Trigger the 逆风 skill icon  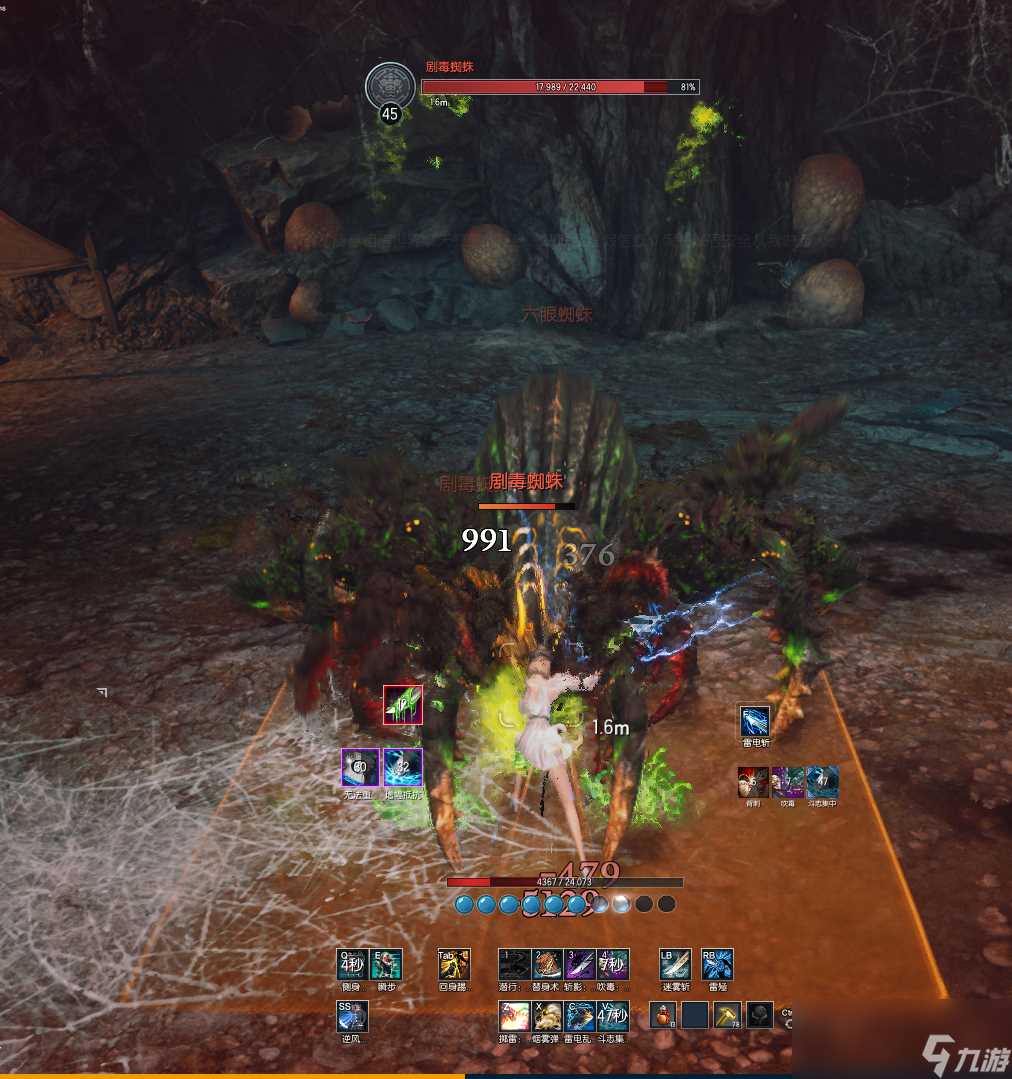(352, 1016)
